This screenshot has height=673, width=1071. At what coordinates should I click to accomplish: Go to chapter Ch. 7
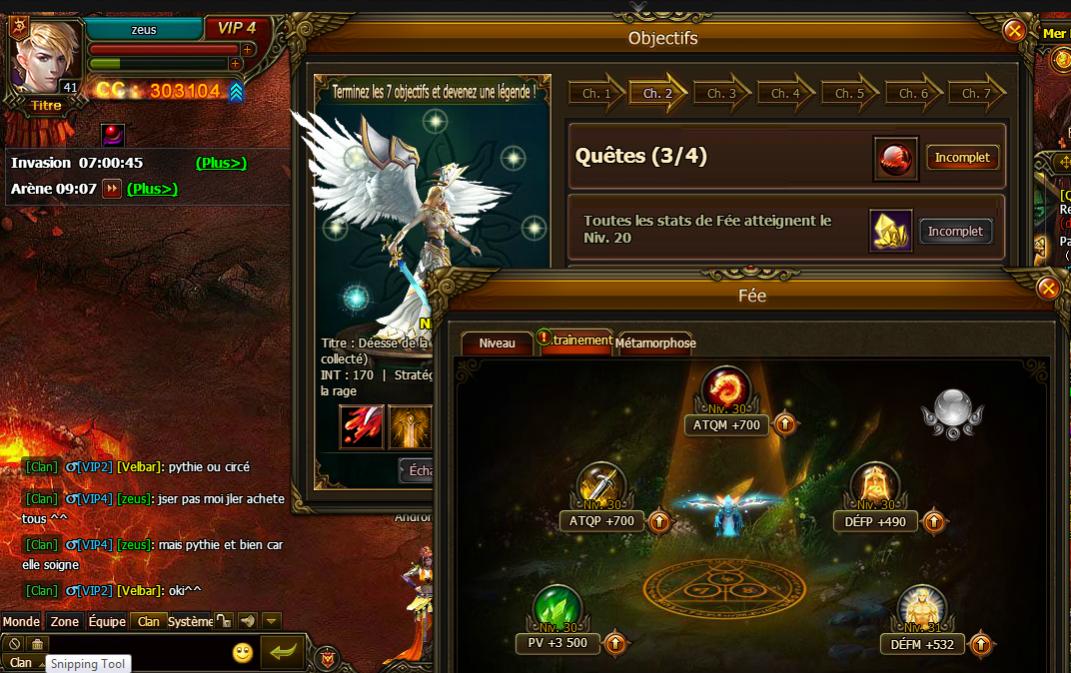click(x=975, y=93)
